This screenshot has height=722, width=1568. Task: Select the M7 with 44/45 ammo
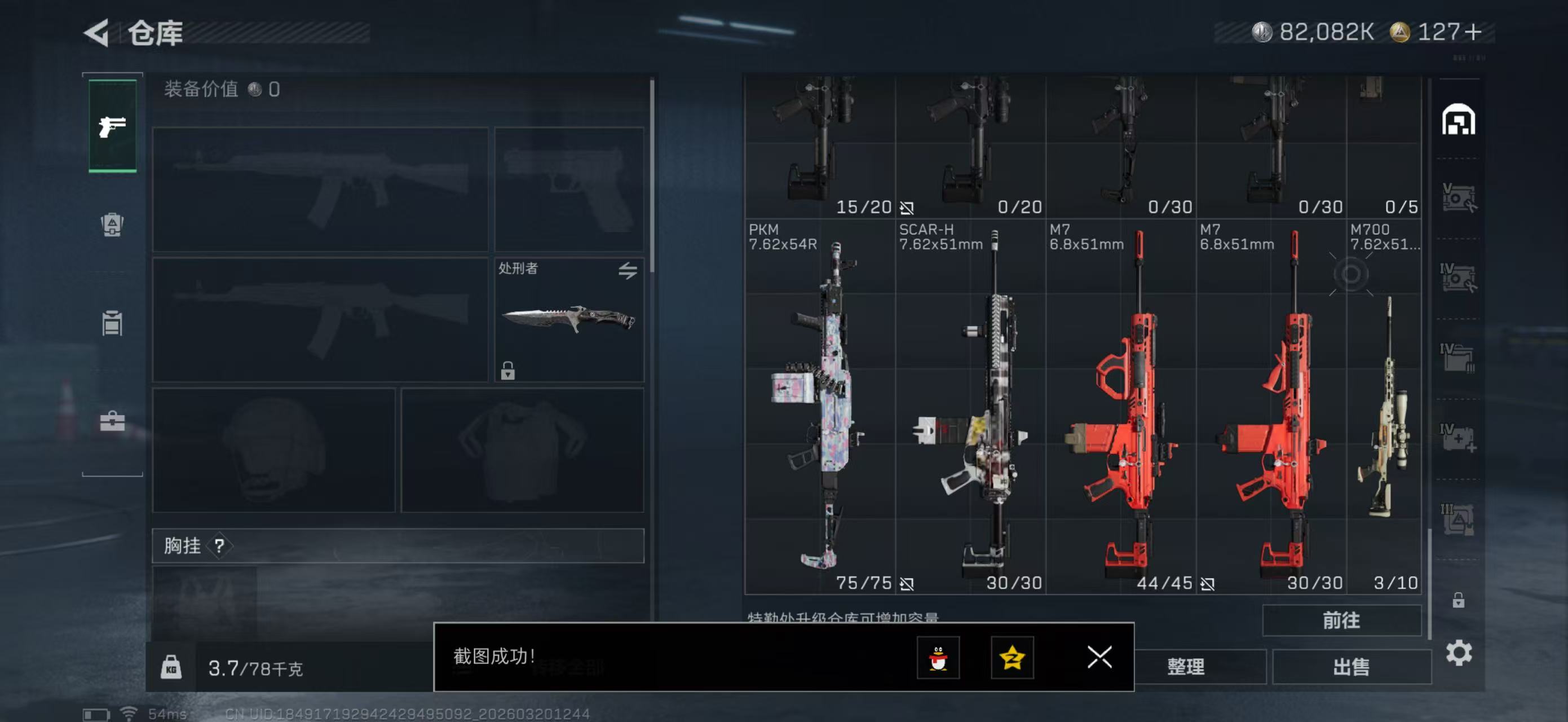coord(1121,406)
